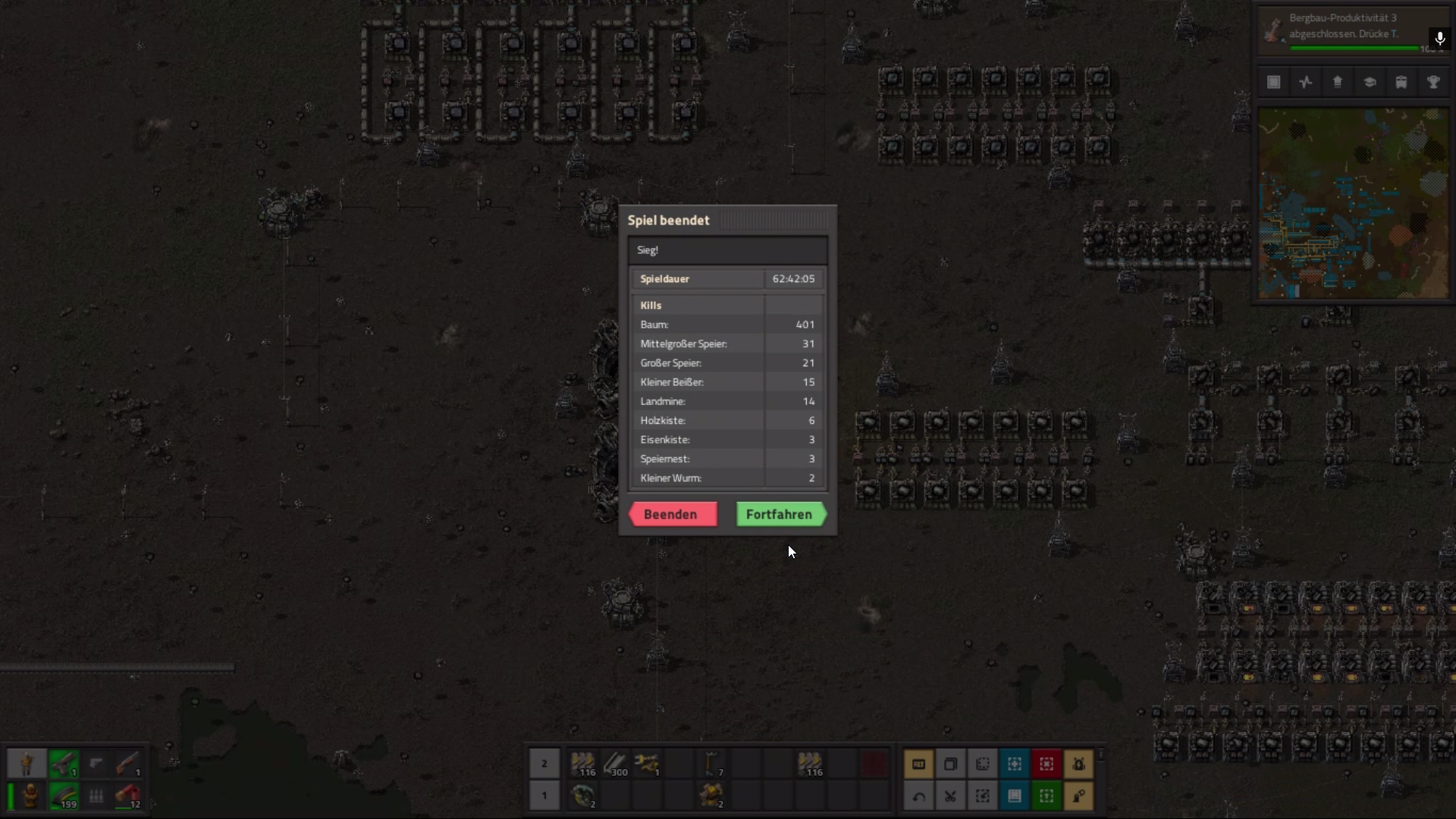The image size is (1456, 819).
Task: Activate the scissors cut tool
Action: [950, 795]
